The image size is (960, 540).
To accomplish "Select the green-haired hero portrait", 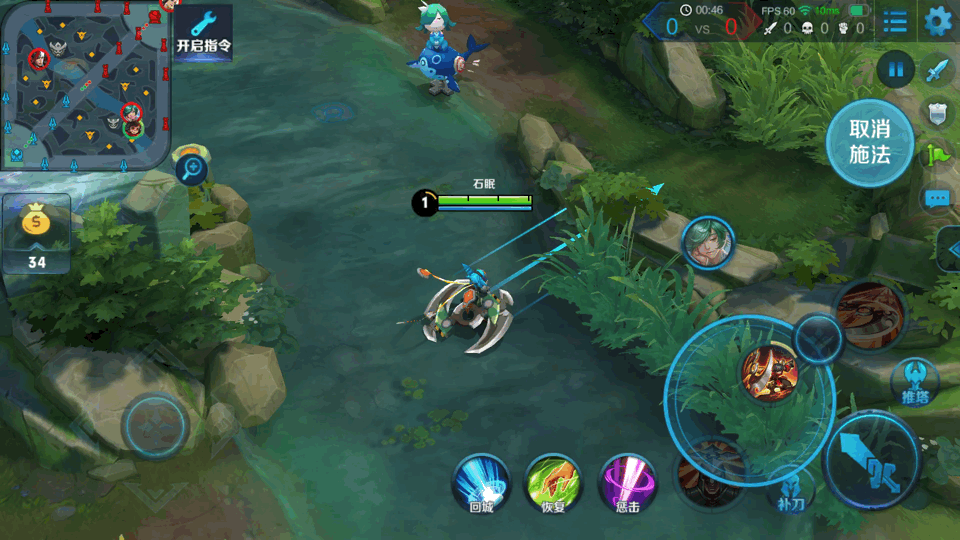I will coord(708,243).
